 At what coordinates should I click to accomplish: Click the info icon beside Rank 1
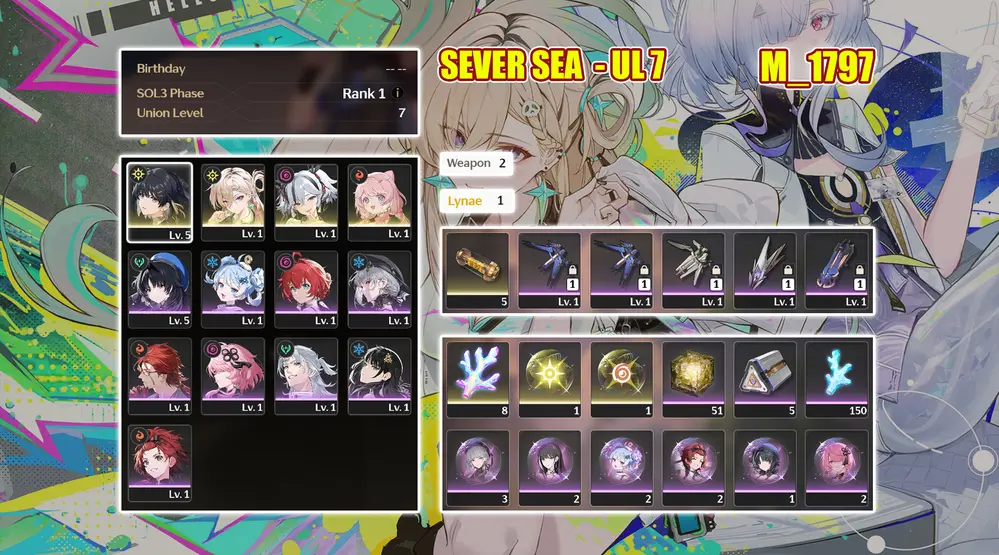398,94
